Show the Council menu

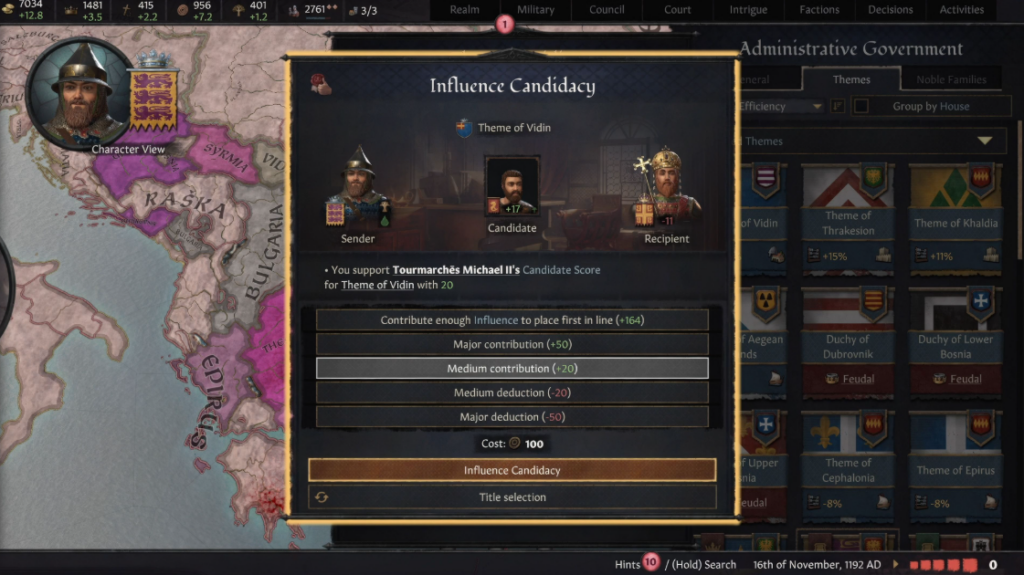[607, 10]
